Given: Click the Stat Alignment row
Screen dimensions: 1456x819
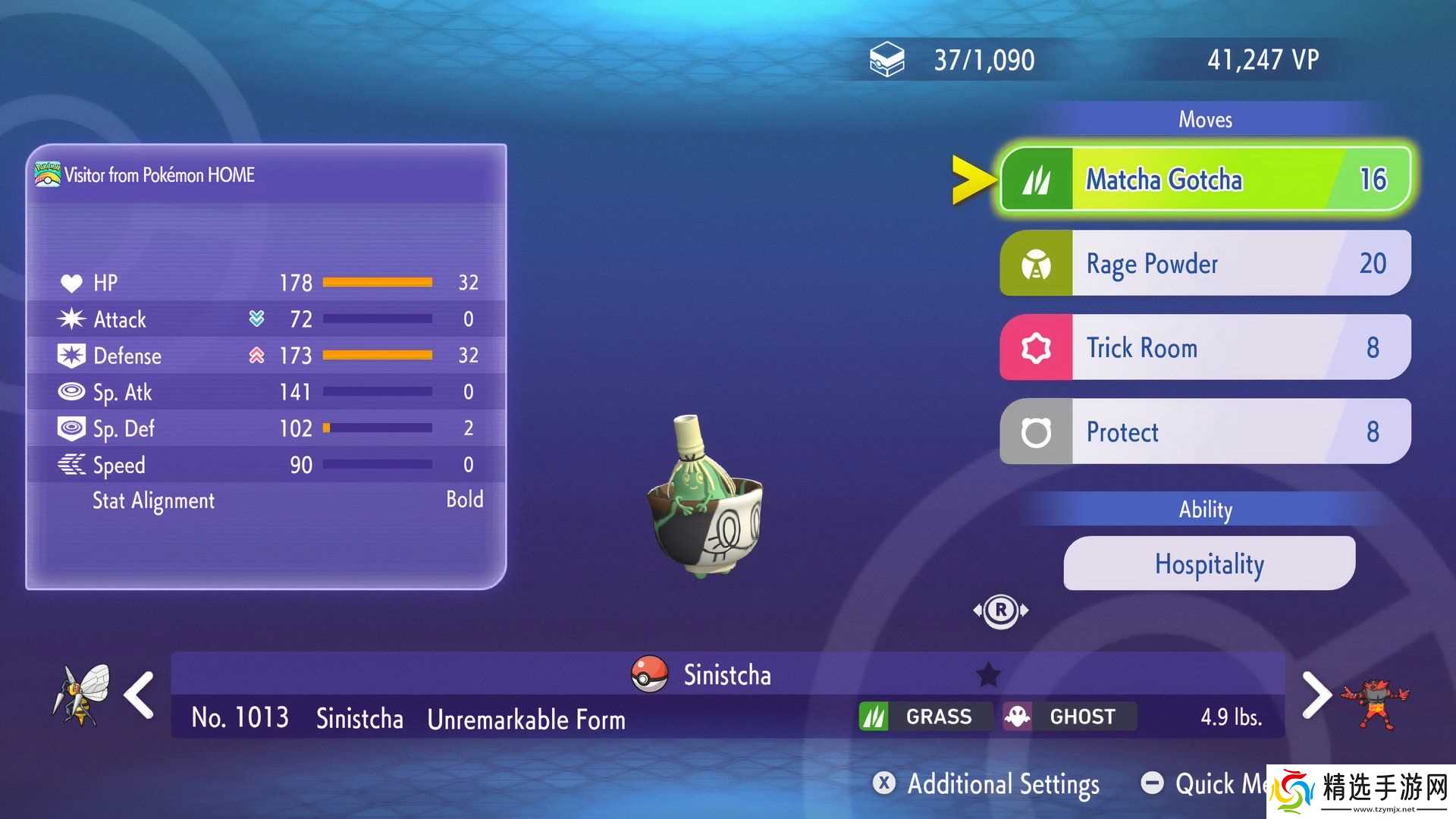Looking at the screenshot, I should click(x=265, y=500).
